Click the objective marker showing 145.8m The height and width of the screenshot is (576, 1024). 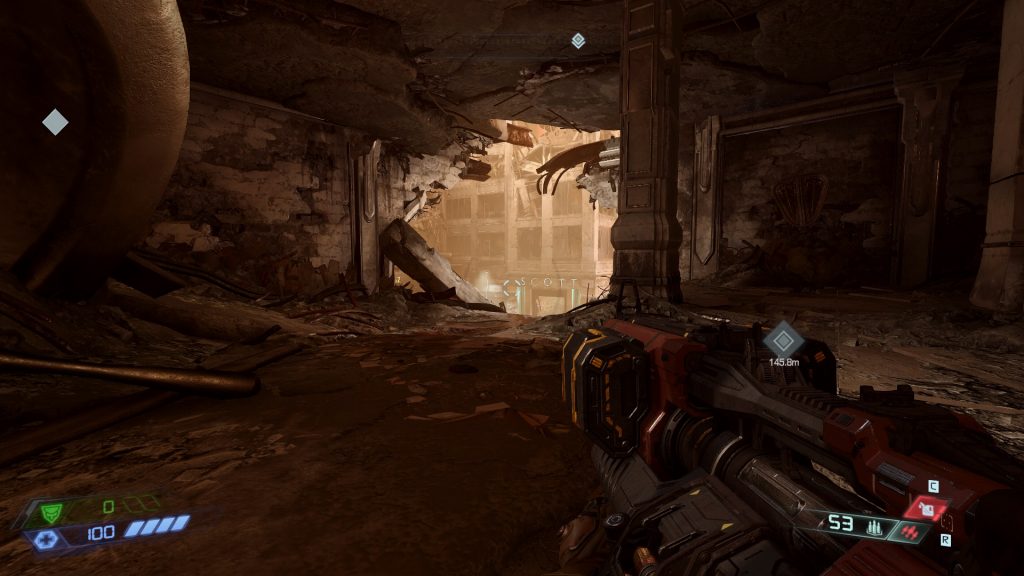(783, 339)
